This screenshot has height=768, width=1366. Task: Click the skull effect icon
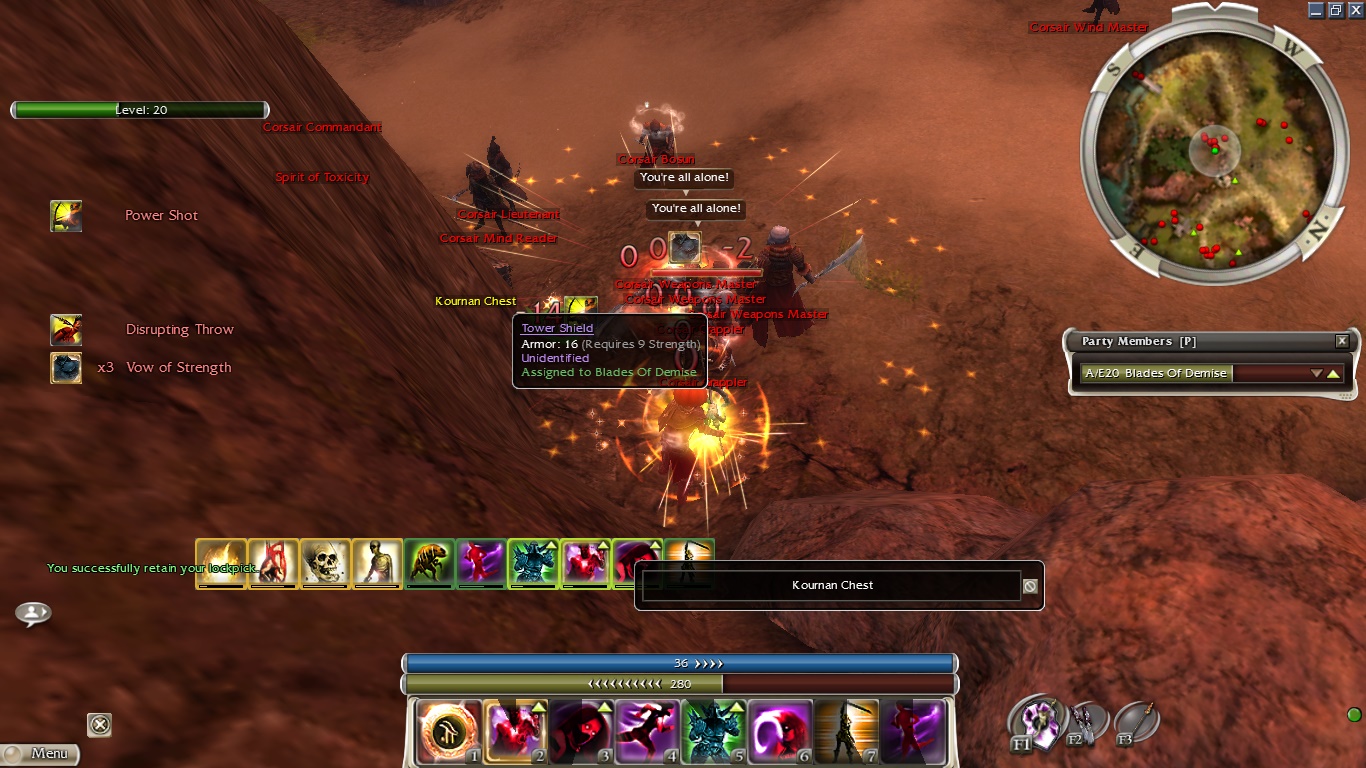click(325, 564)
